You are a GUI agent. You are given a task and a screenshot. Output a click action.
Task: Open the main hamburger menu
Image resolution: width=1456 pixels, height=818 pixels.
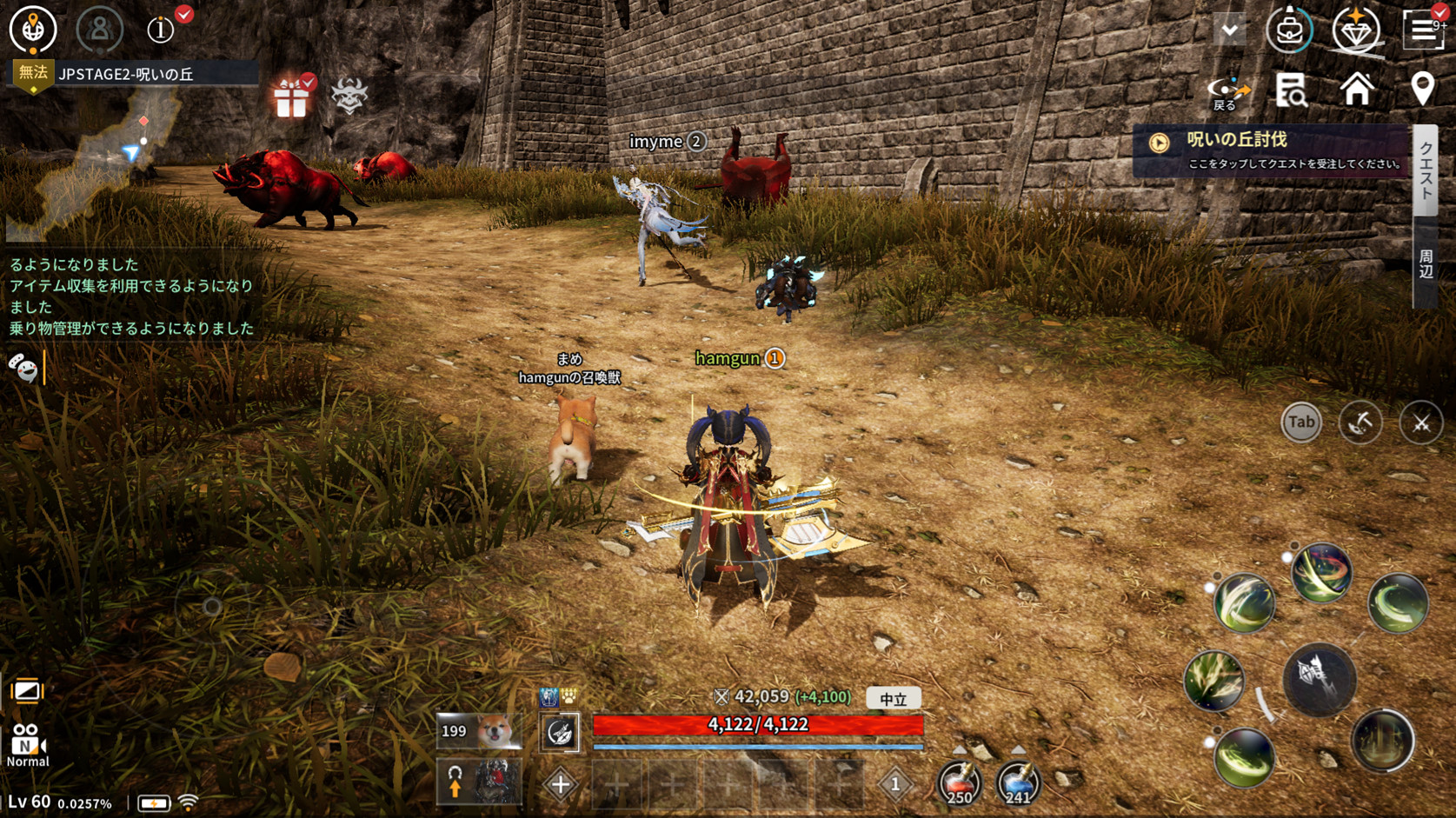tap(1423, 30)
